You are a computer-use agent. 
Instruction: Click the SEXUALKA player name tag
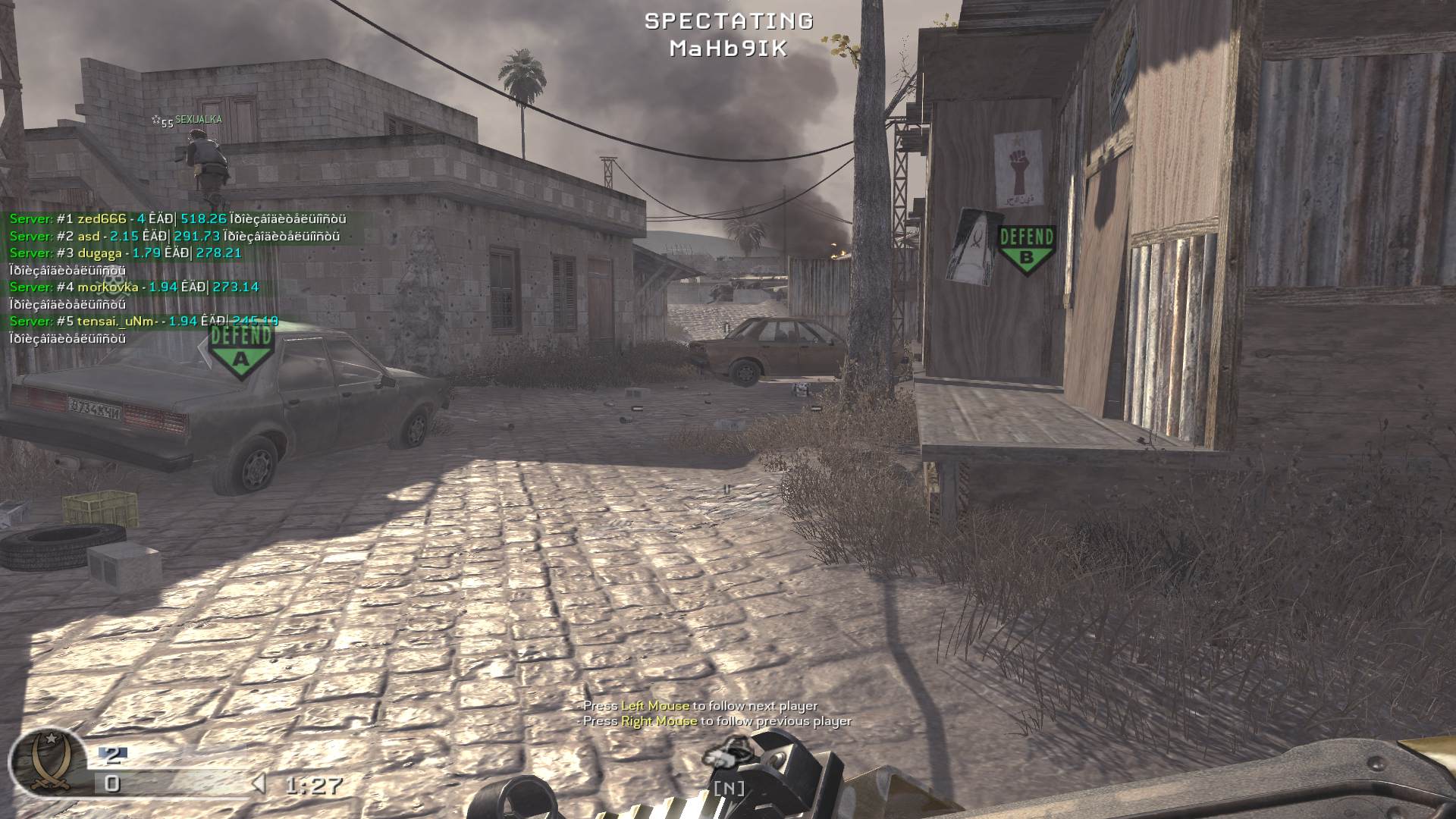point(198,120)
